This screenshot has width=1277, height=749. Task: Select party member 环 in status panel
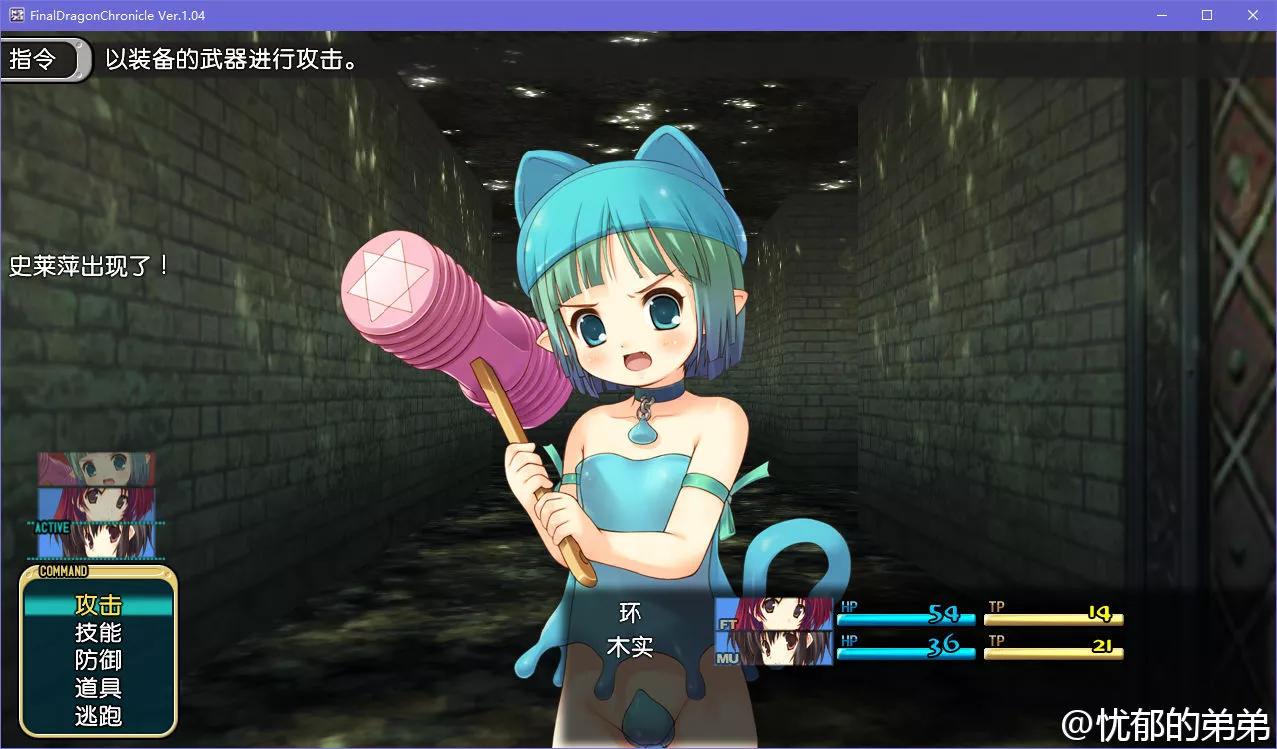(630, 613)
